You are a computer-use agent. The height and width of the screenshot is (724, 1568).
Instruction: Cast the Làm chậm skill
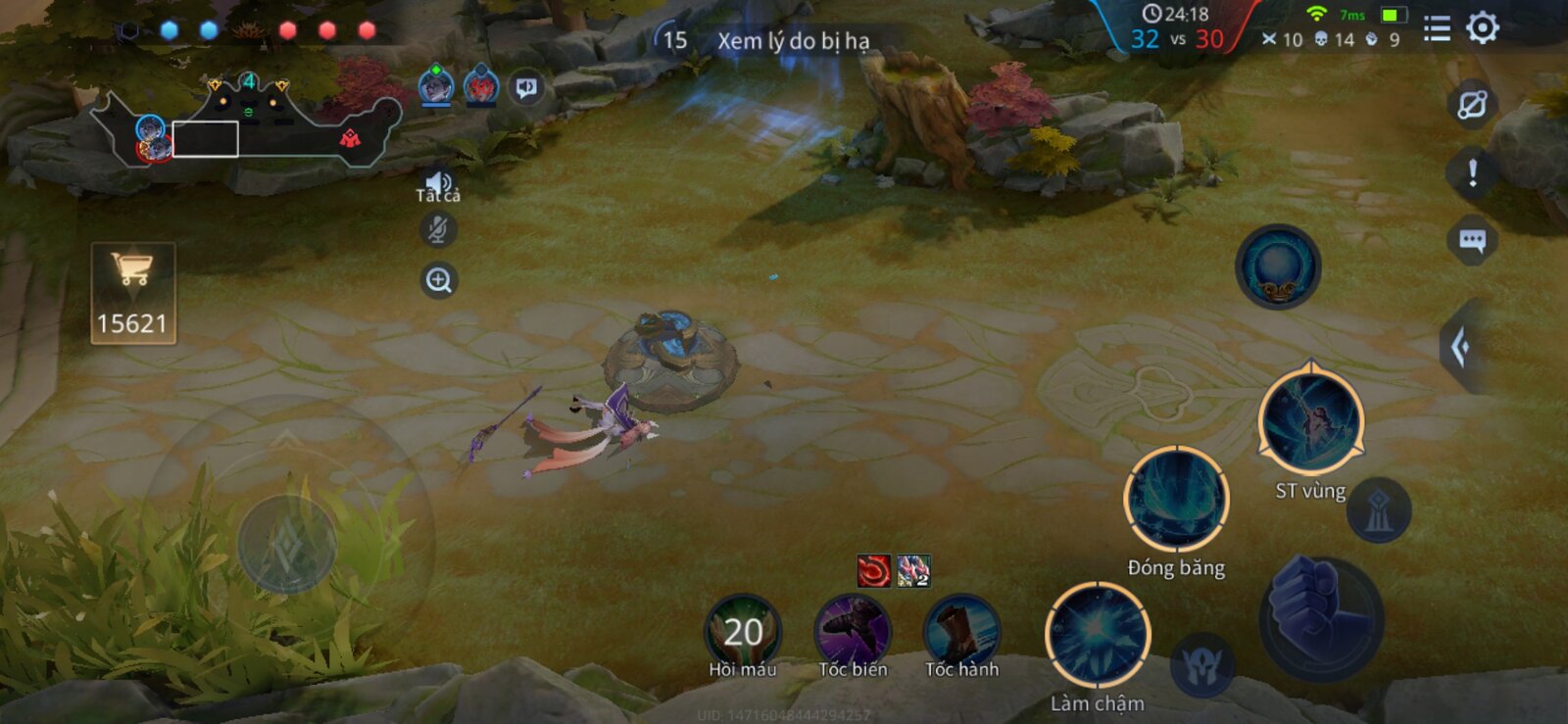pos(1098,635)
